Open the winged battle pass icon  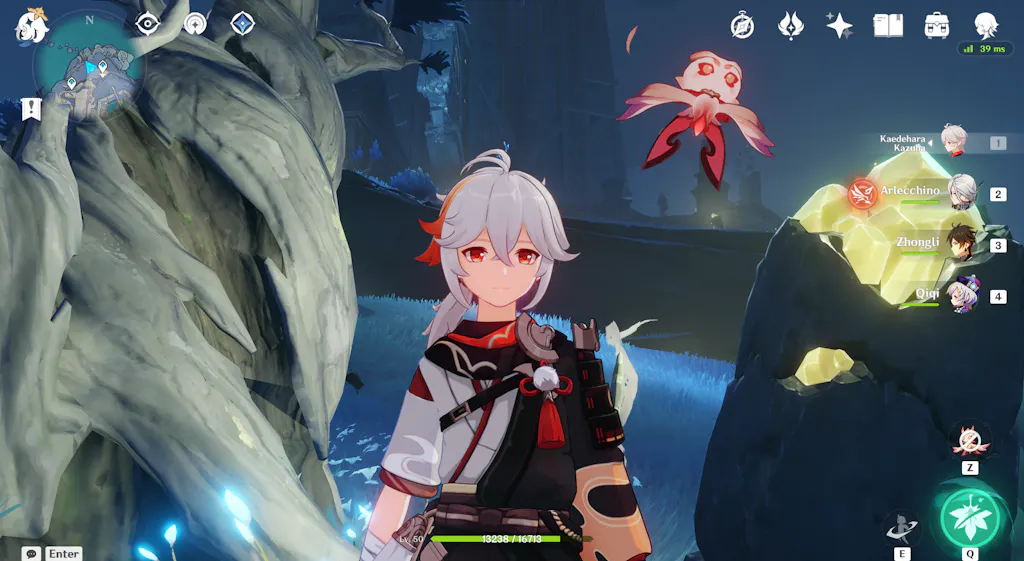click(791, 26)
